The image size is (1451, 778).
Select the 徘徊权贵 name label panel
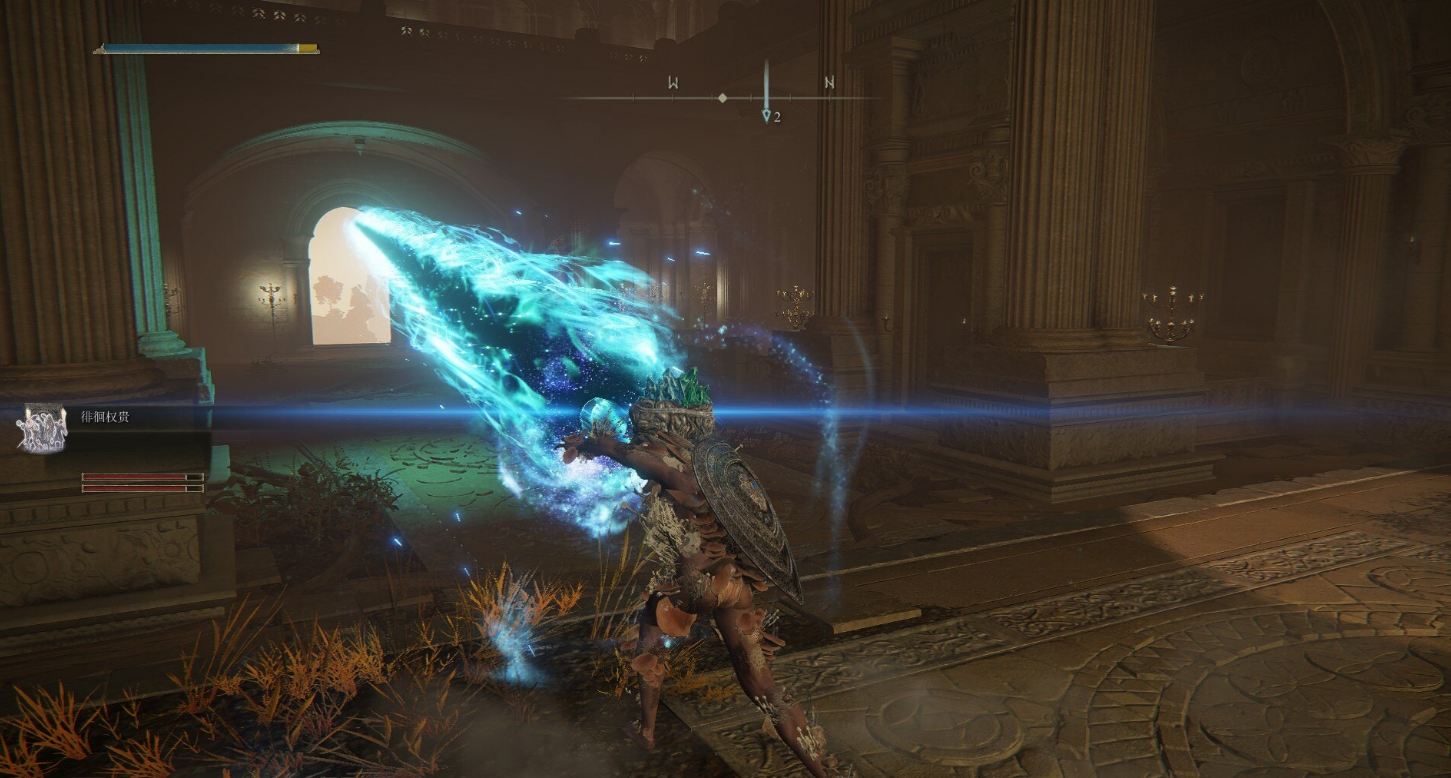coord(106,416)
